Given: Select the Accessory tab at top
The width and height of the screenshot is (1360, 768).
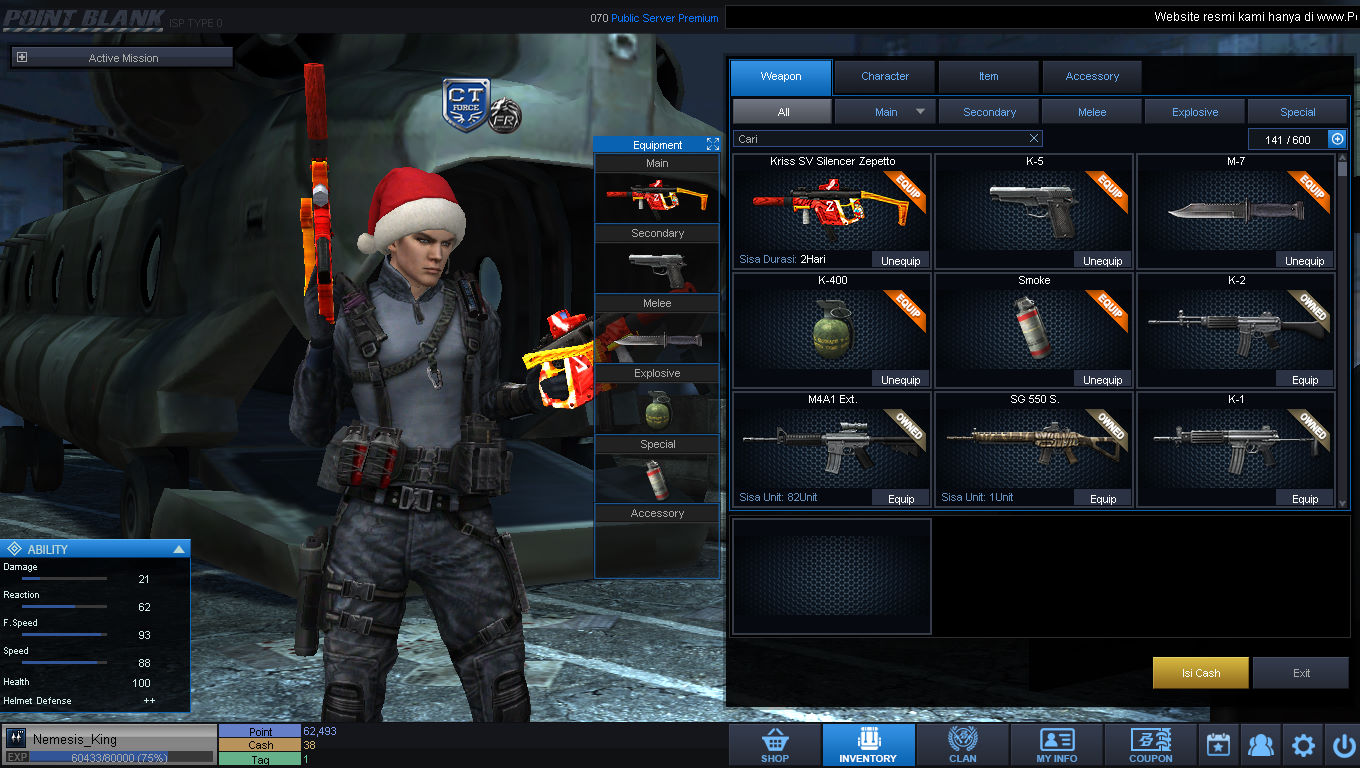Looking at the screenshot, I should pos(1091,77).
